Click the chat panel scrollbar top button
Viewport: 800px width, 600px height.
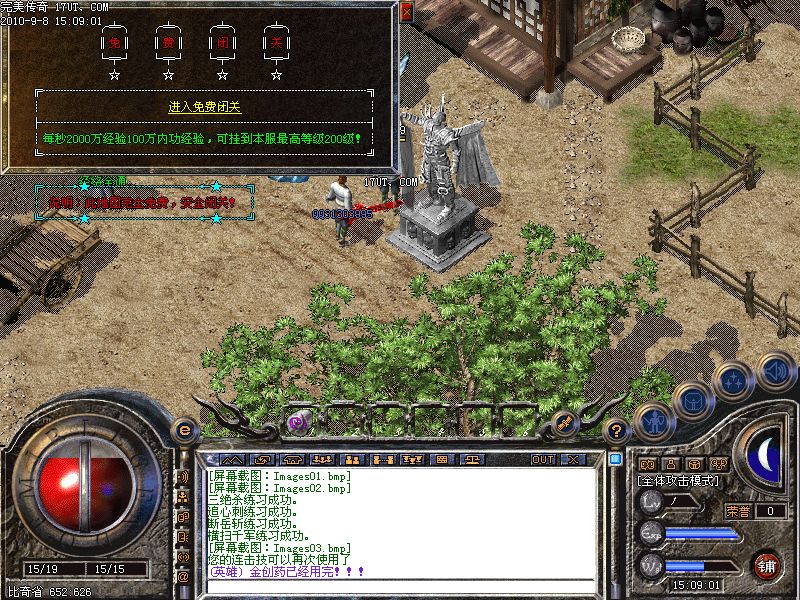click(615, 459)
